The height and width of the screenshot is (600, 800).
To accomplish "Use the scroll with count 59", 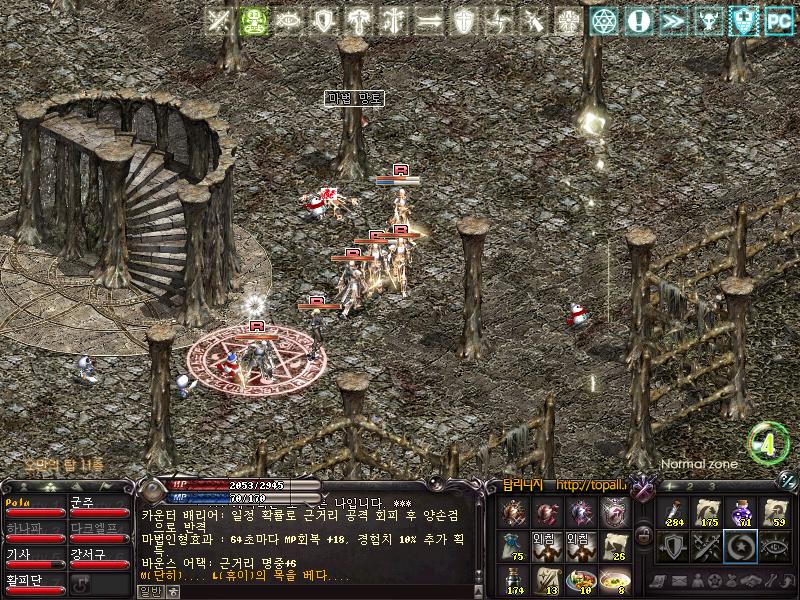I will (775, 512).
